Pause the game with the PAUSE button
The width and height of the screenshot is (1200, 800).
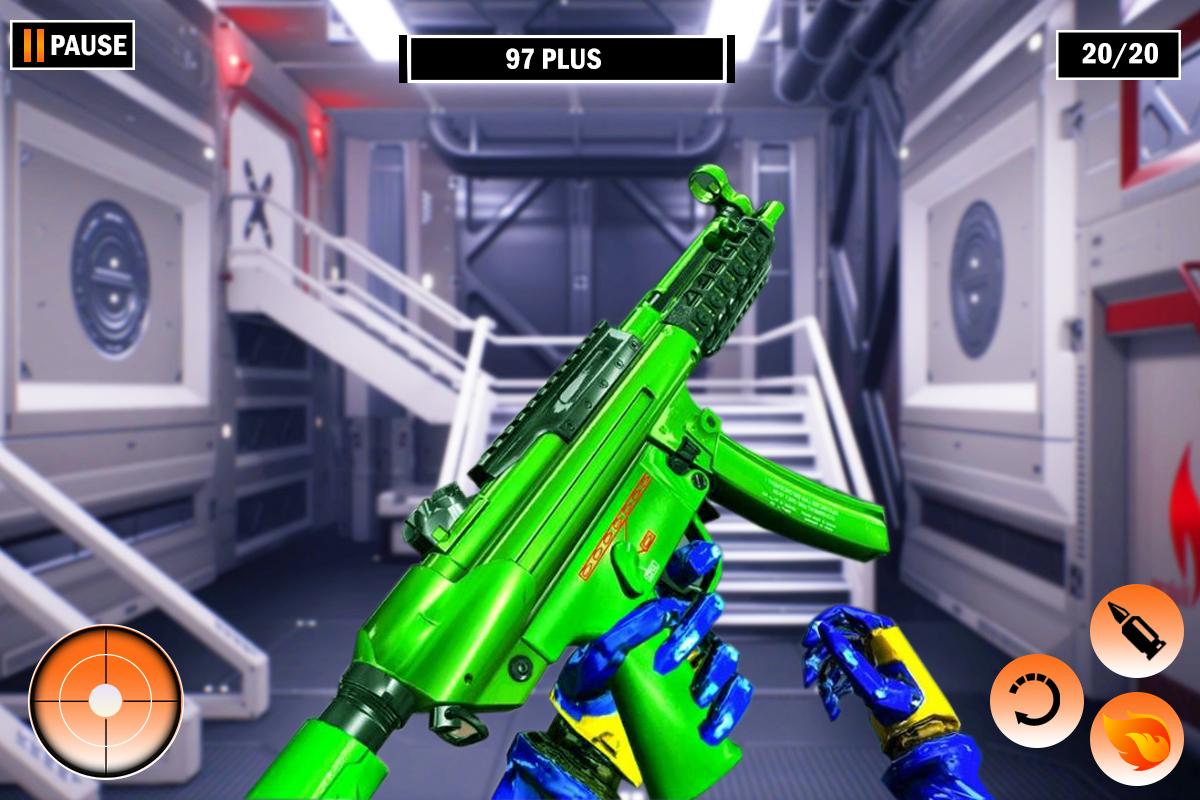(73, 45)
